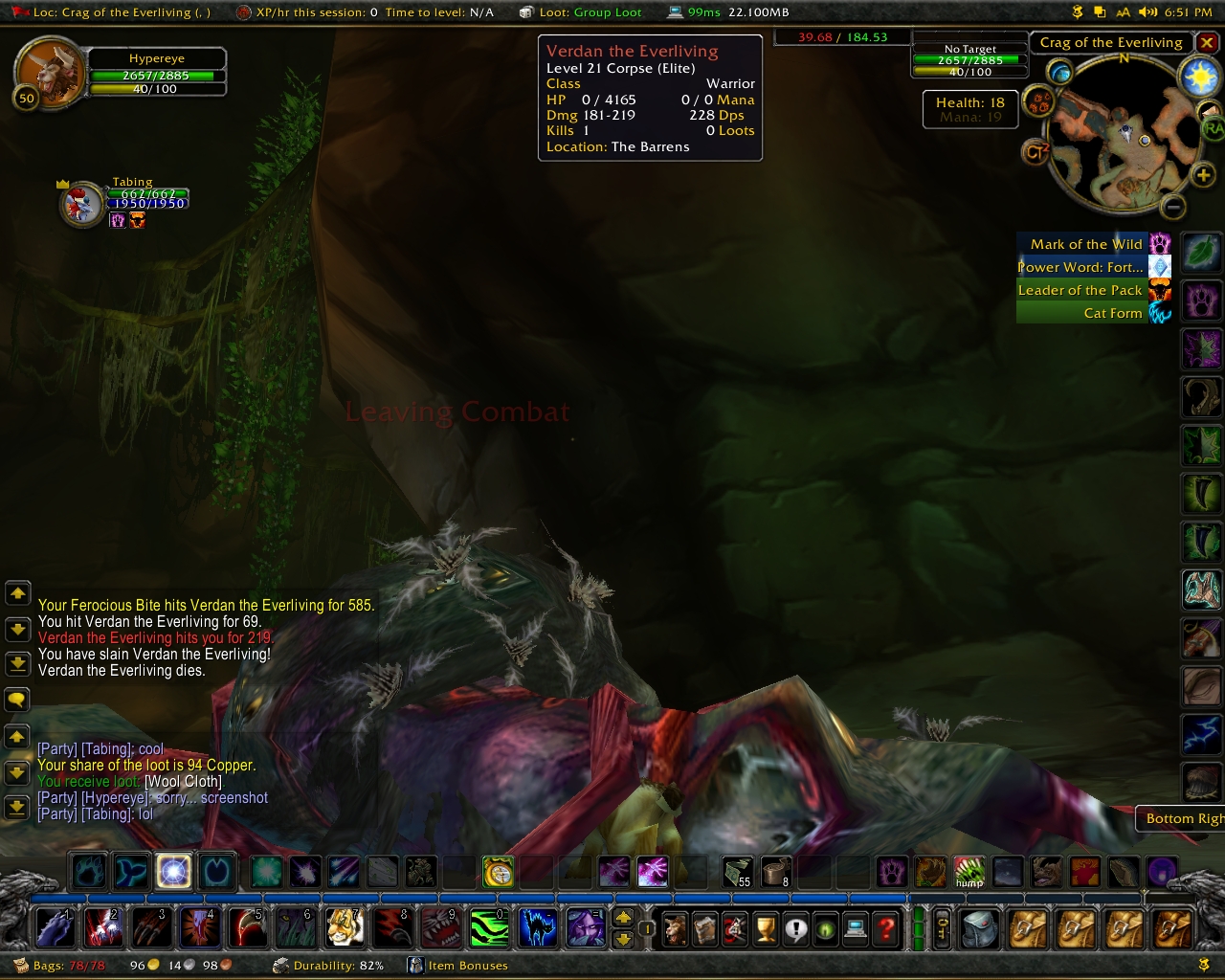Open the chat speech bubble menu button
The height and width of the screenshot is (980, 1225).
17,700
